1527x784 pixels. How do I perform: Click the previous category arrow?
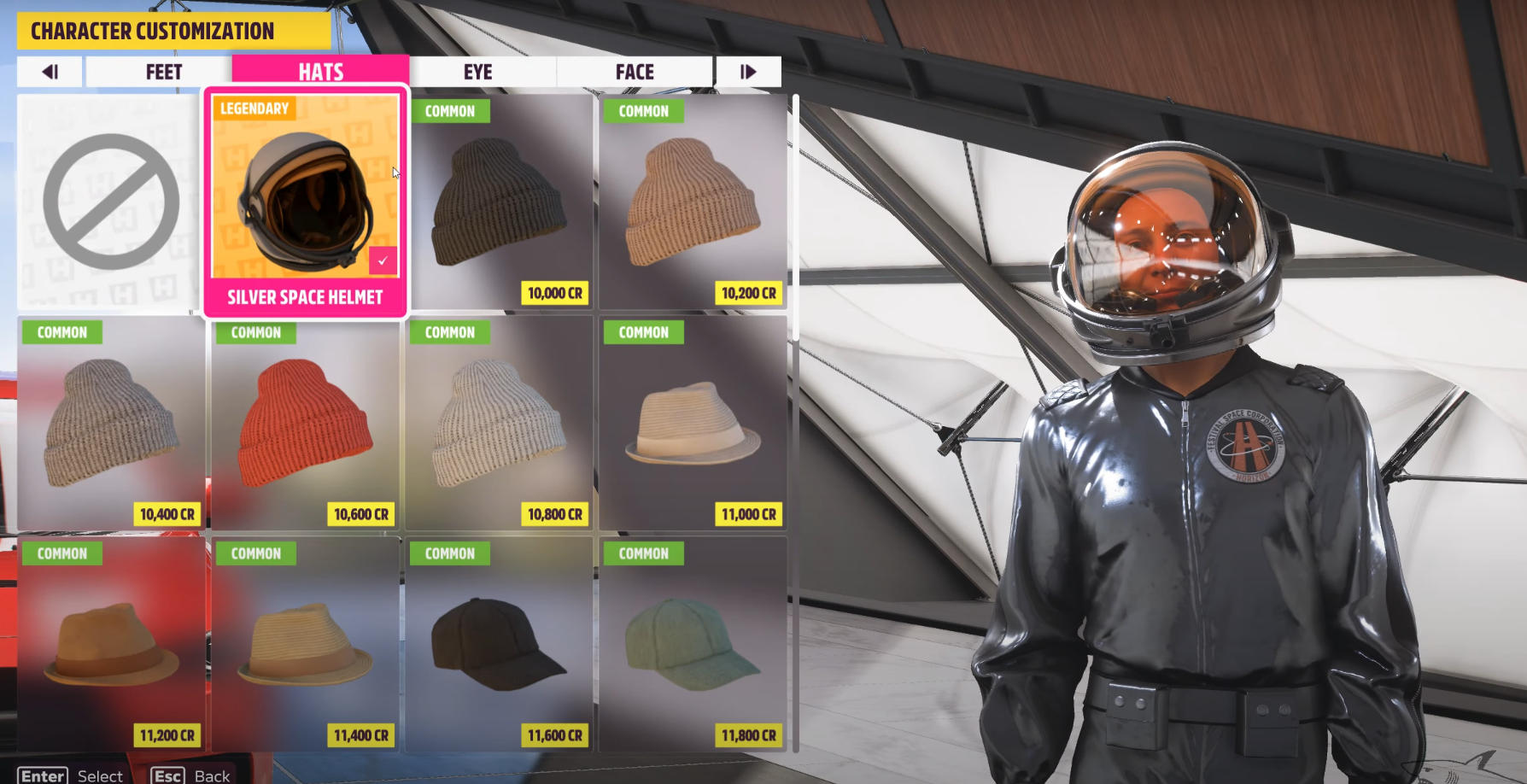[50, 72]
